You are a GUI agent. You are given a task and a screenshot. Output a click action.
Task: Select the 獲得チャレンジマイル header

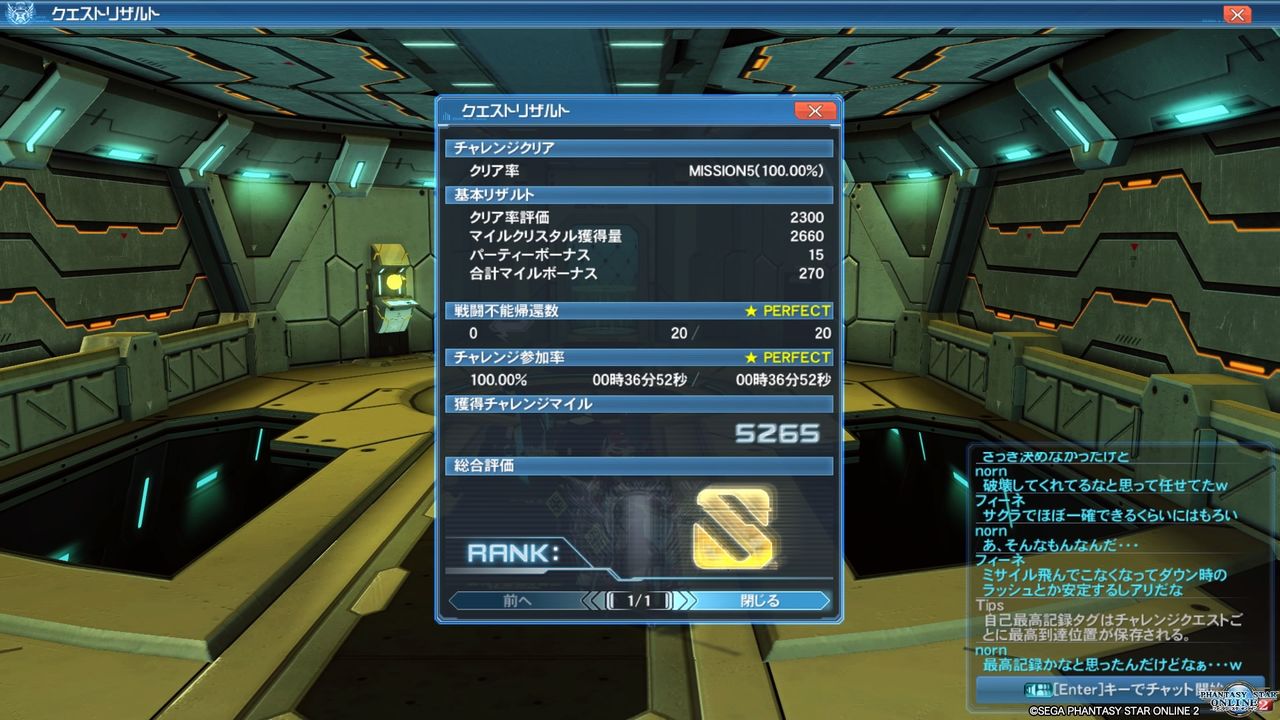[640, 404]
